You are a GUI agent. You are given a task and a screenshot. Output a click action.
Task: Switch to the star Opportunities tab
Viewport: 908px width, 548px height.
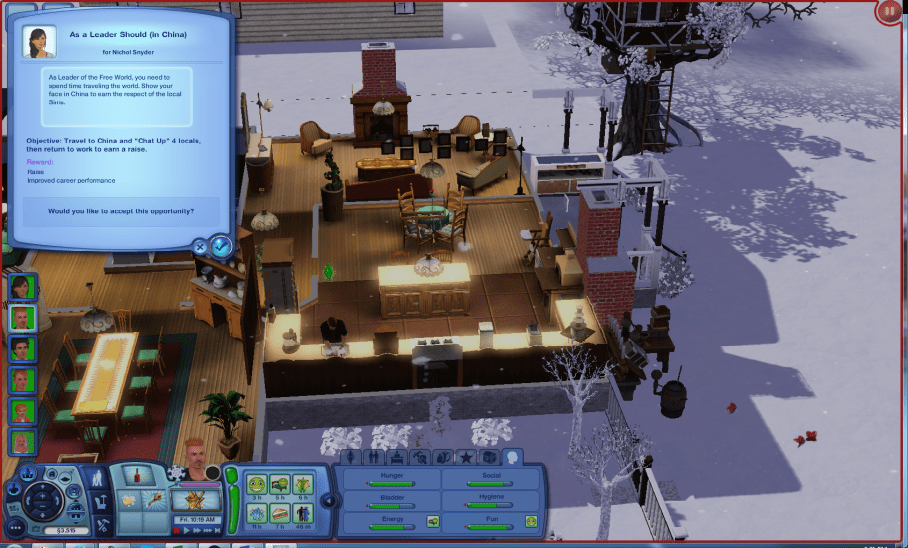466,457
